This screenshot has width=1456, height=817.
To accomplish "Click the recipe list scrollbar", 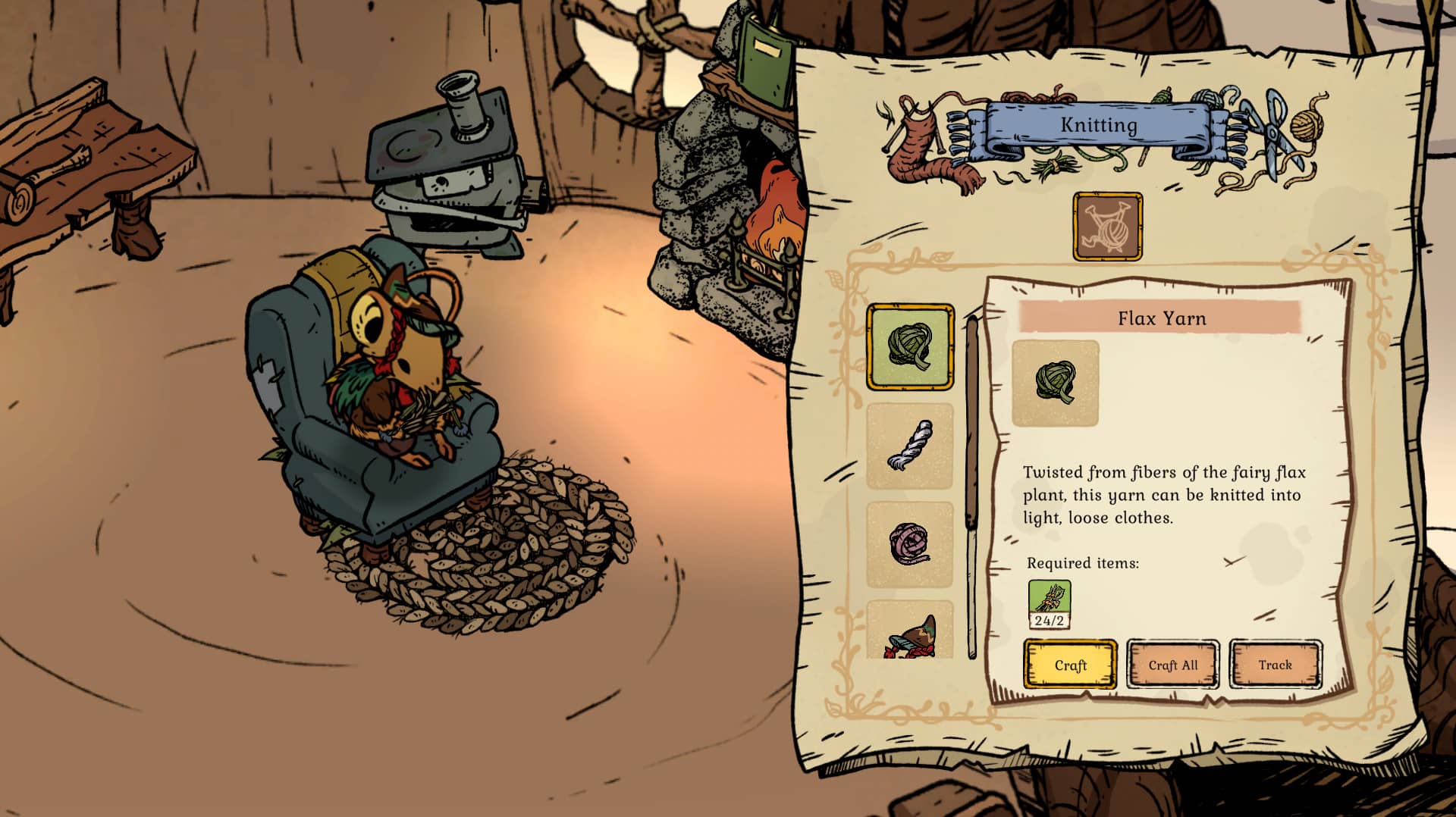I will point(971,485).
